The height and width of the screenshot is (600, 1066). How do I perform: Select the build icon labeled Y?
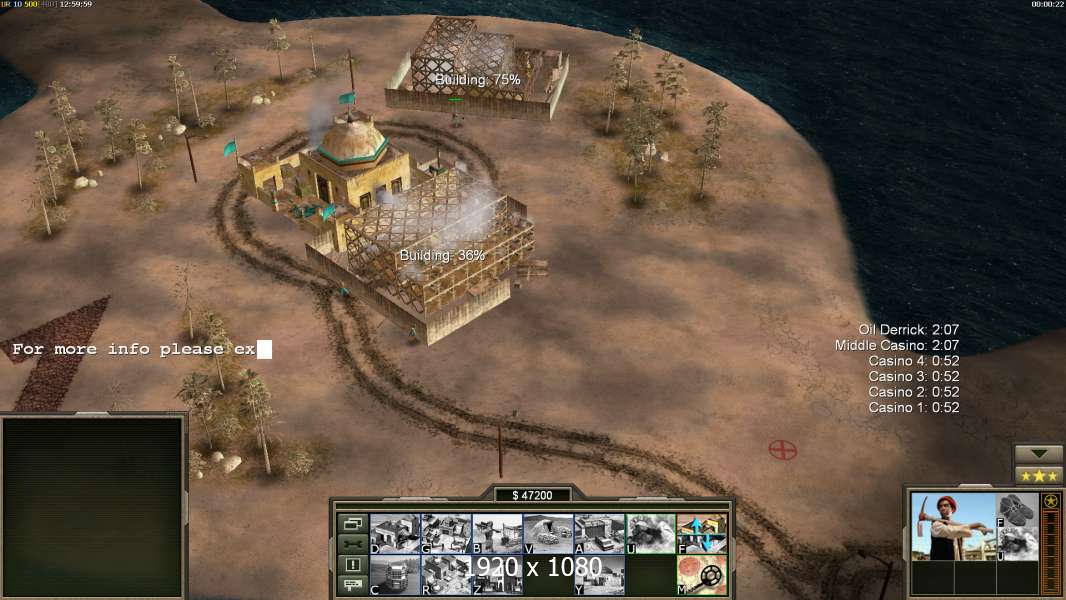(x=599, y=575)
